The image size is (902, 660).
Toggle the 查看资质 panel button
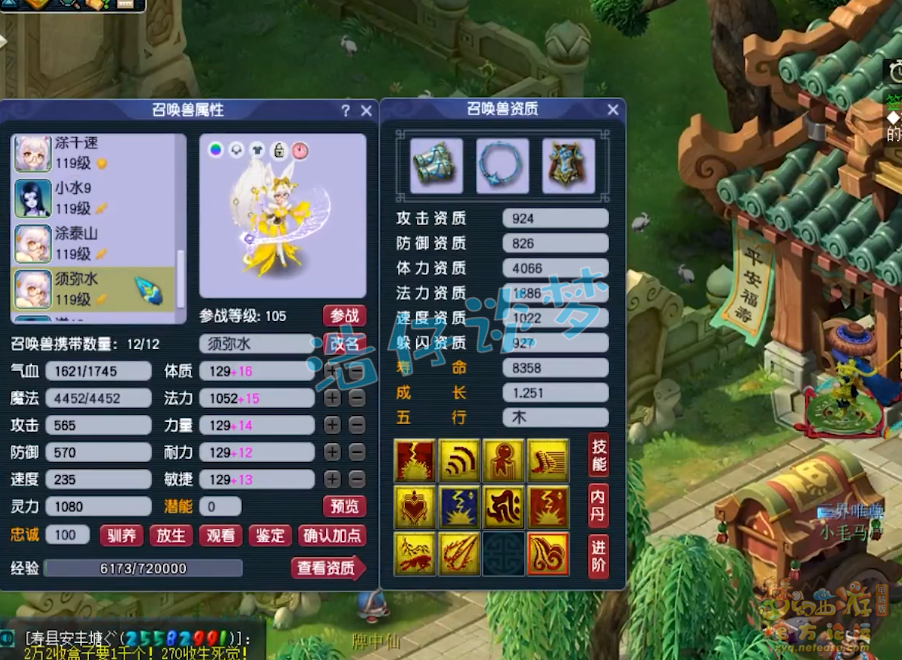point(328,568)
